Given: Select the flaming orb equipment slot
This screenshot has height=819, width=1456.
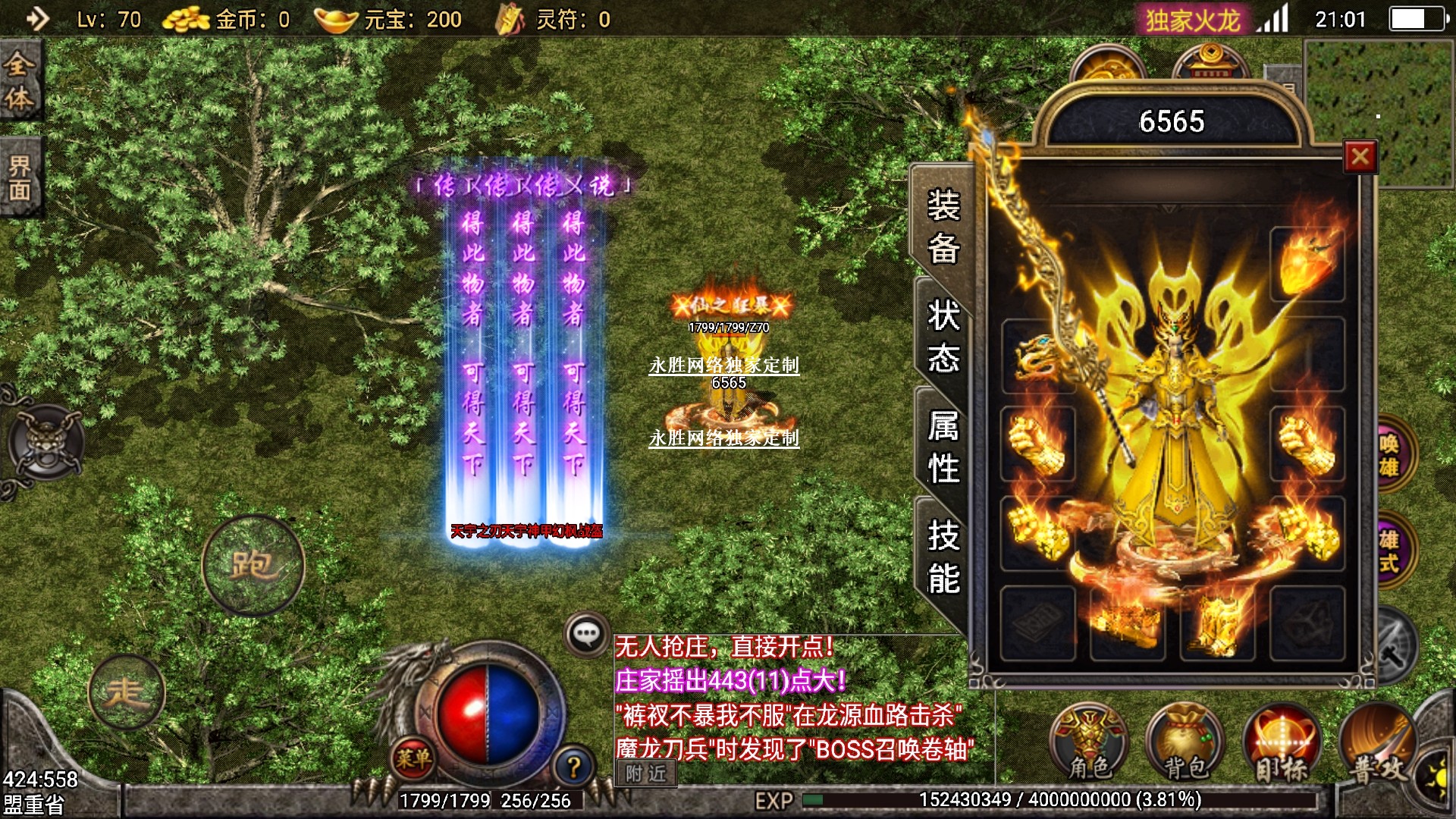Looking at the screenshot, I should [1307, 265].
